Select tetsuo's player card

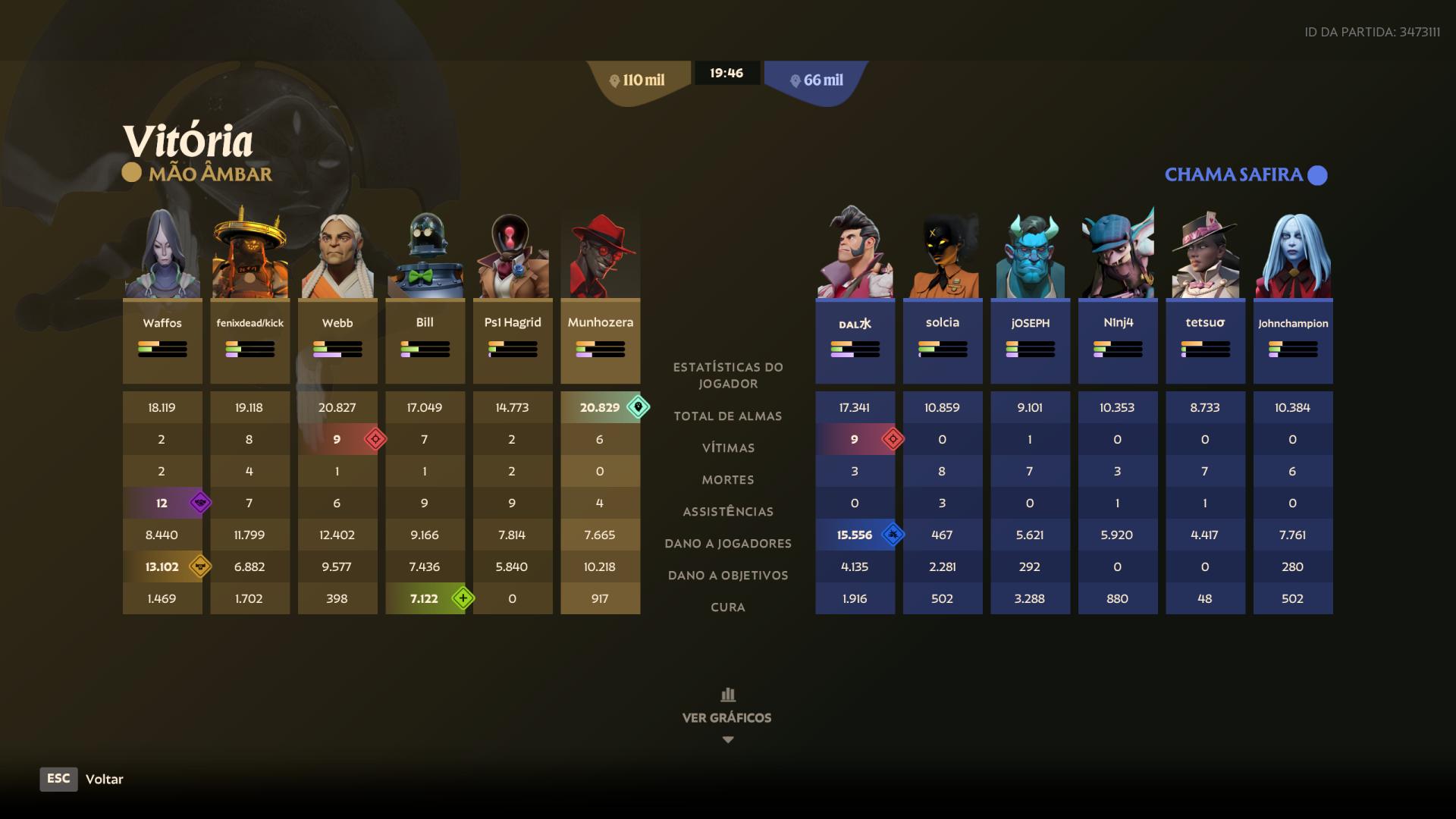(1205, 340)
